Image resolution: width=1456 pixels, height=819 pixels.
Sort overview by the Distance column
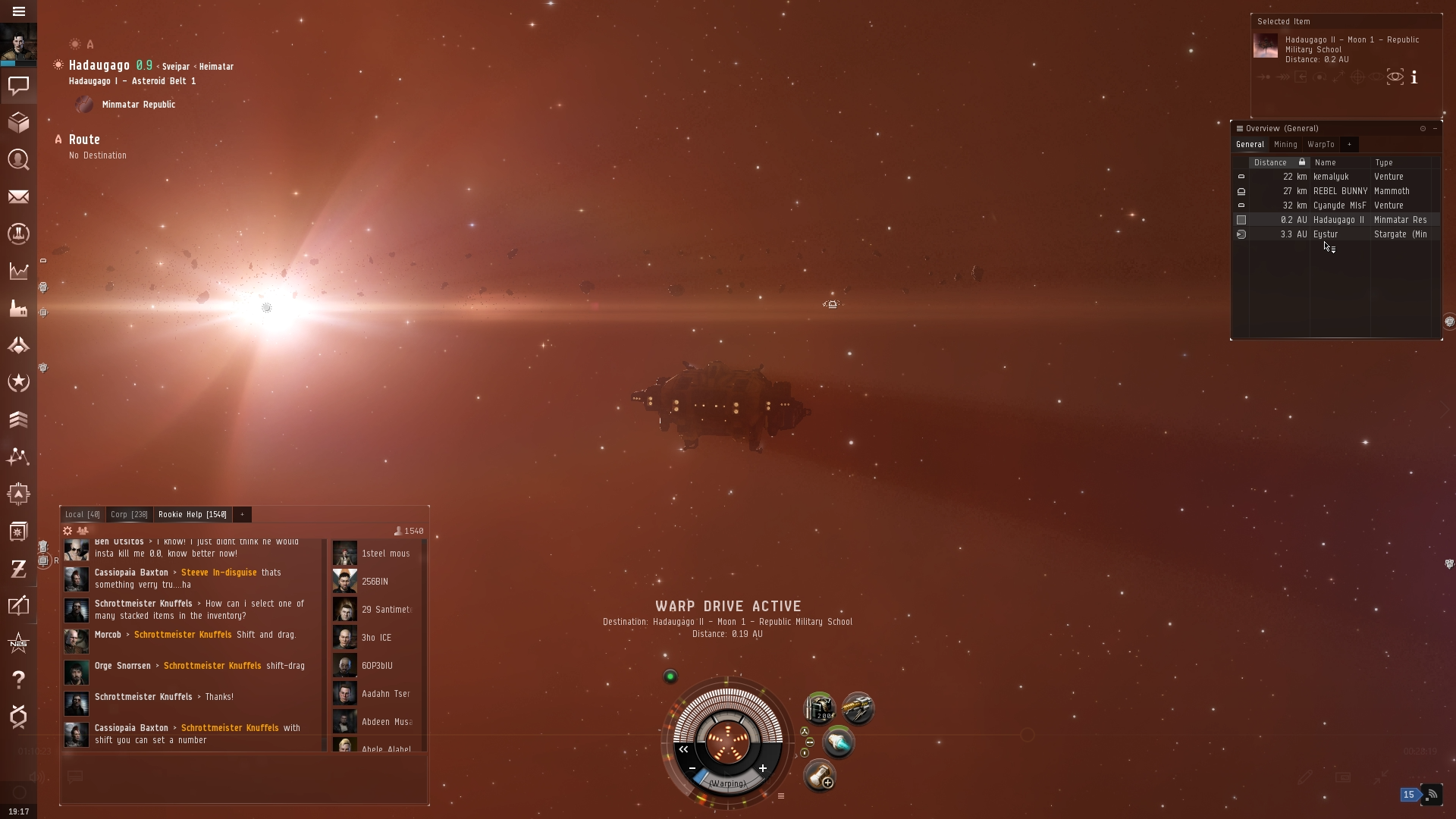[x=1270, y=162]
